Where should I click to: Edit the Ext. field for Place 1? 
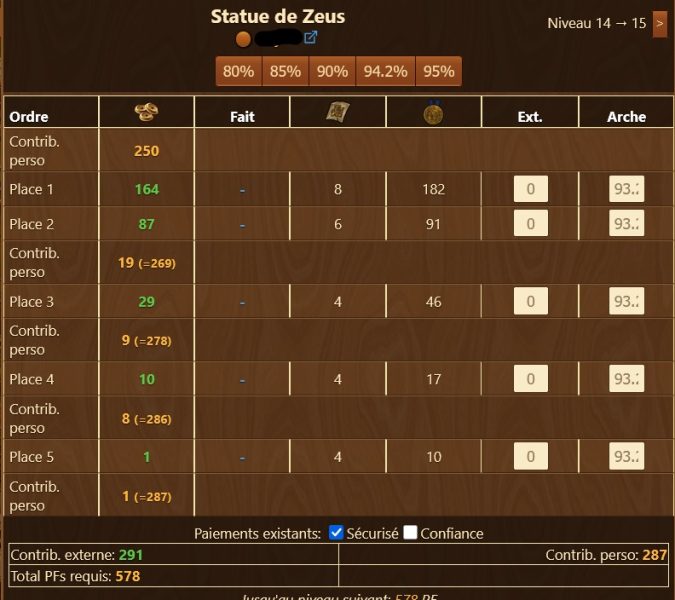[530, 189]
